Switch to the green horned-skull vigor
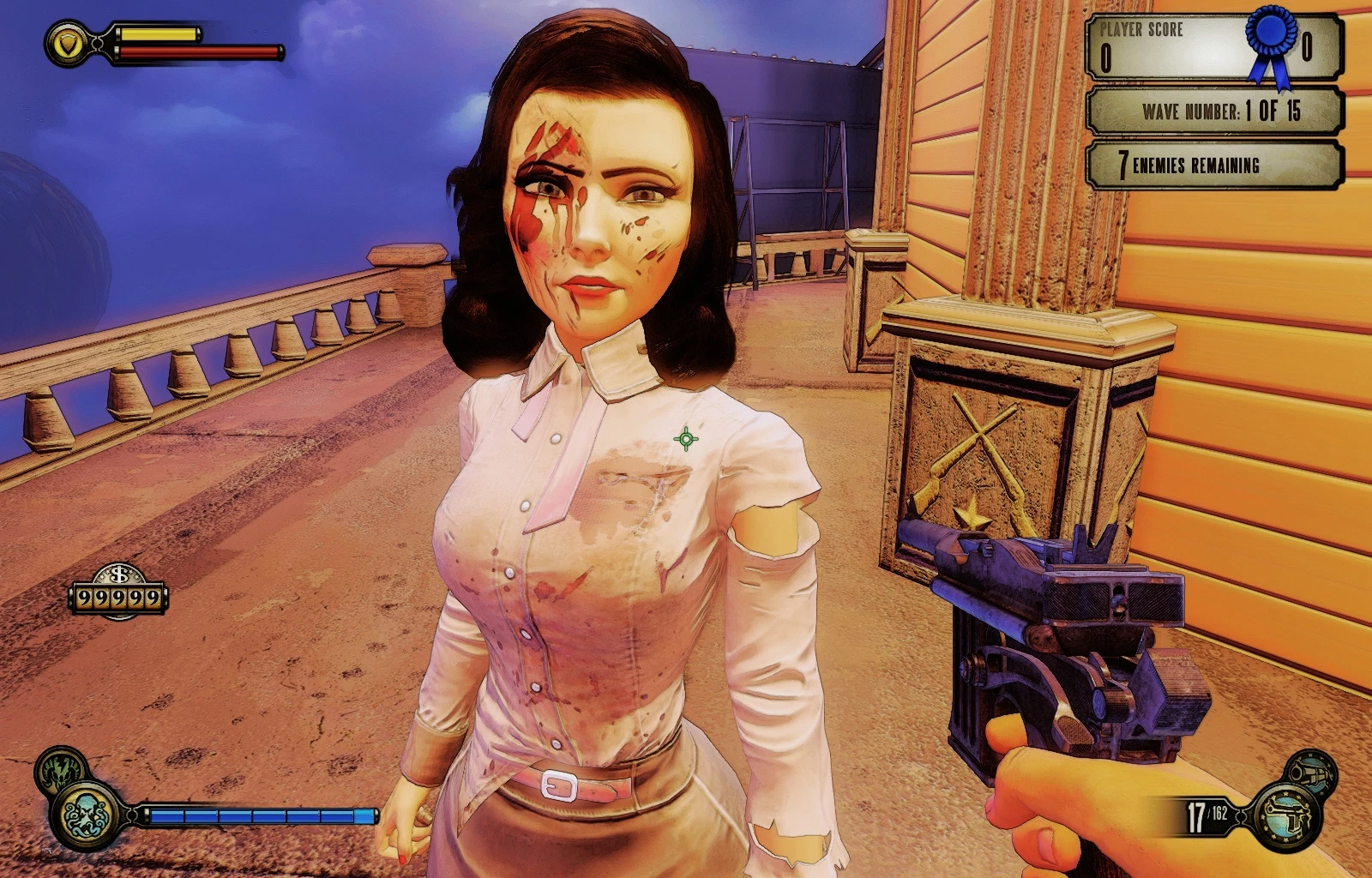The height and width of the screenshot is (878, 1372). pos(59,768)
